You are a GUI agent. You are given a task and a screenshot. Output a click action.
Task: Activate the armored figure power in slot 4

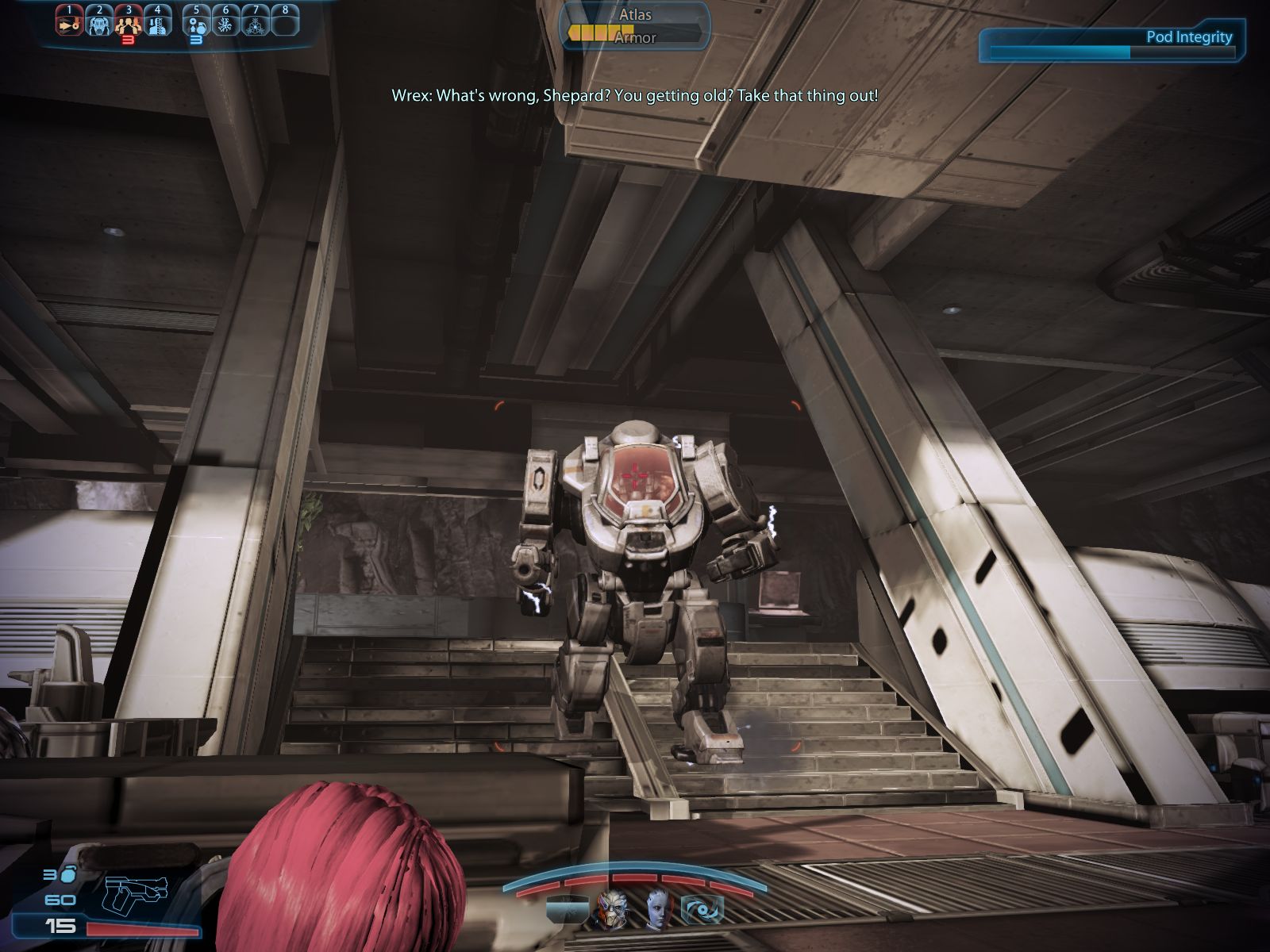coord(157,23)
